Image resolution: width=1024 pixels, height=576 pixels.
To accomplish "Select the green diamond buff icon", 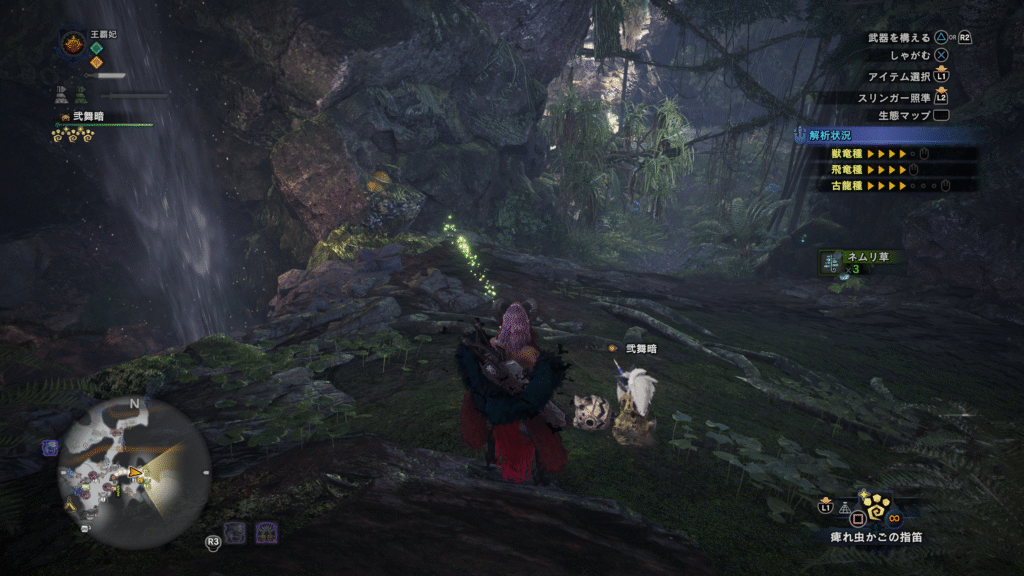I will (x=97, y=47).
